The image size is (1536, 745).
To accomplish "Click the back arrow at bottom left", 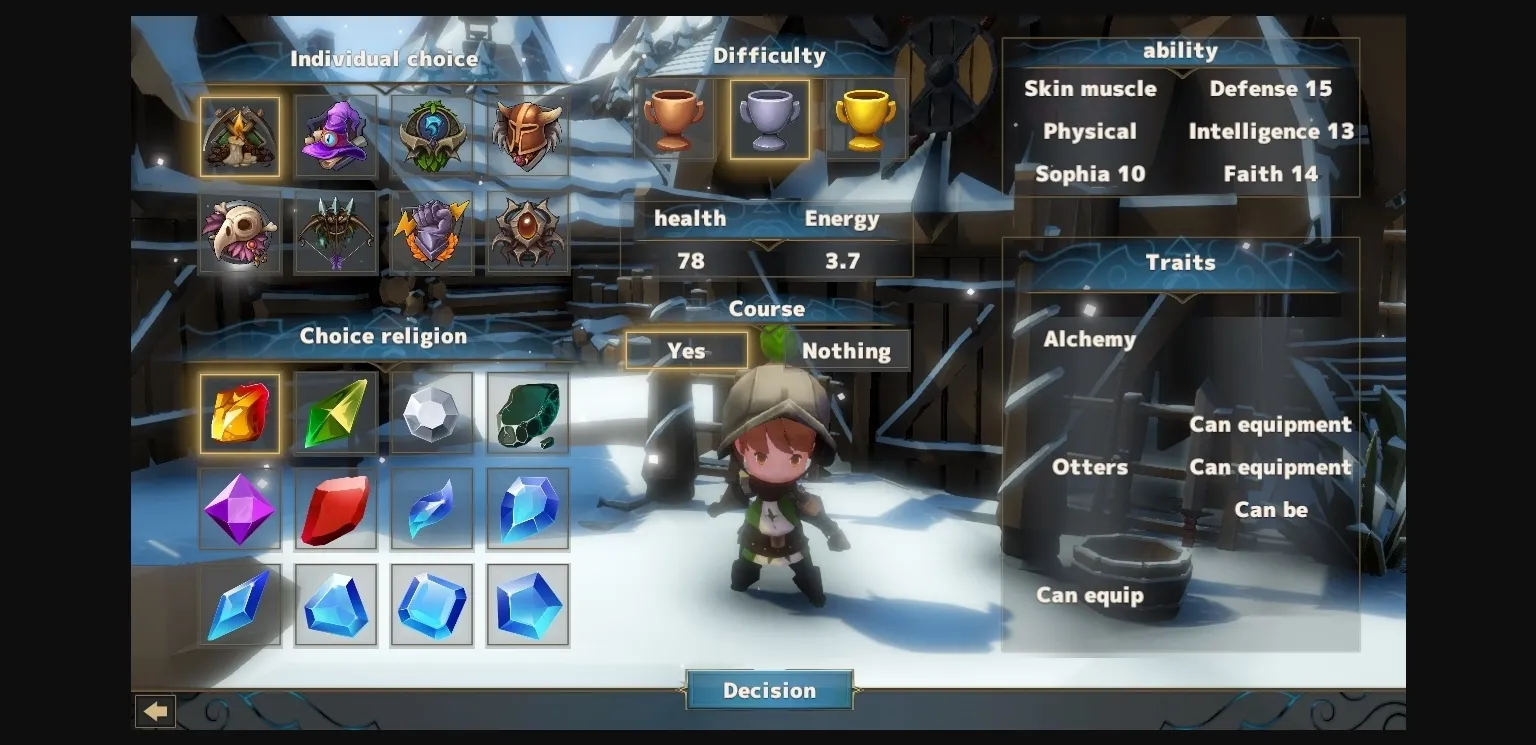I will pyautogui.click(x=155, y=711).
